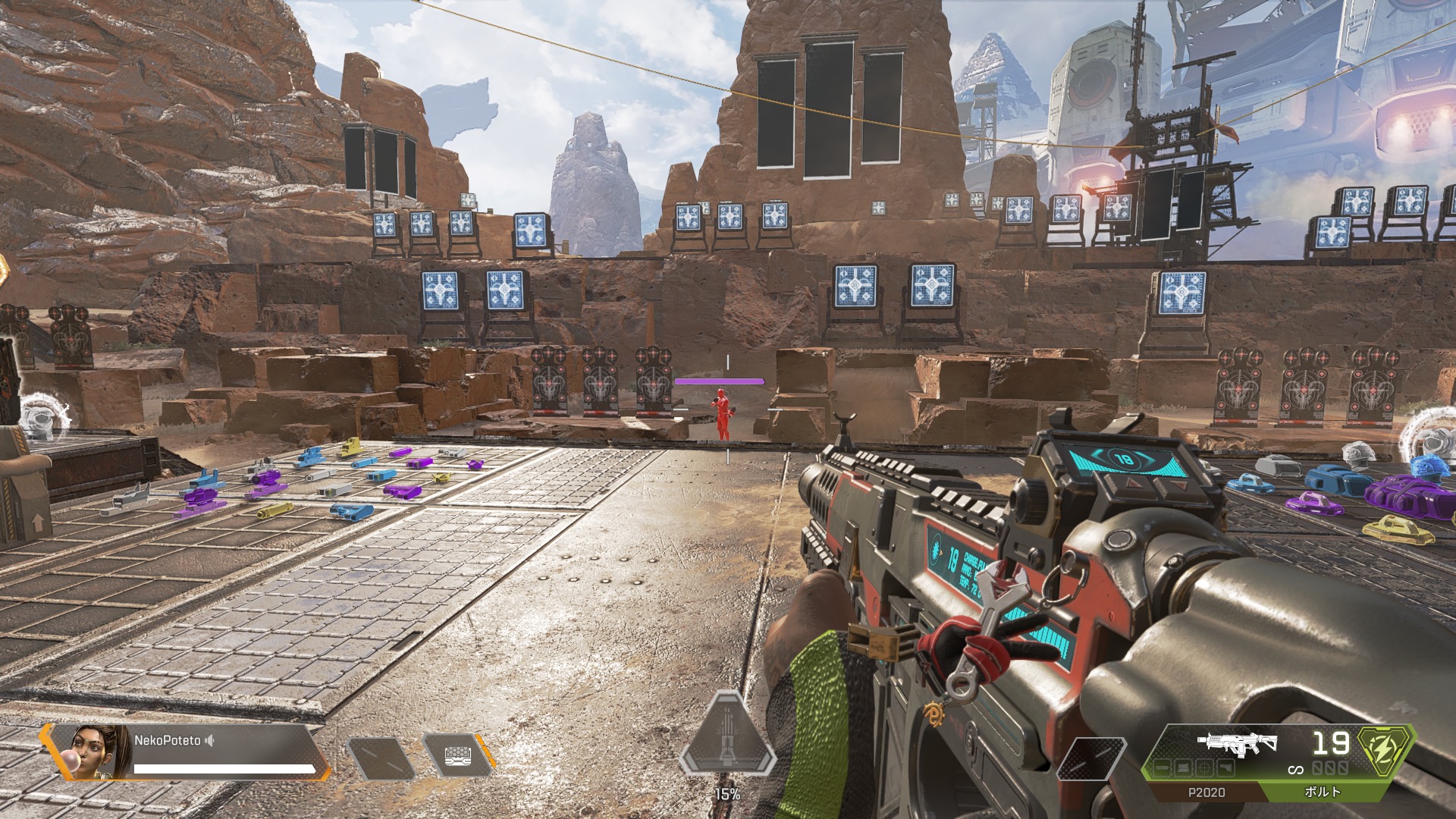Viewport: 1456px width, 819px height.
Task: Click the equipped SMG weapon silhouette
Action: click(1236, 743)
